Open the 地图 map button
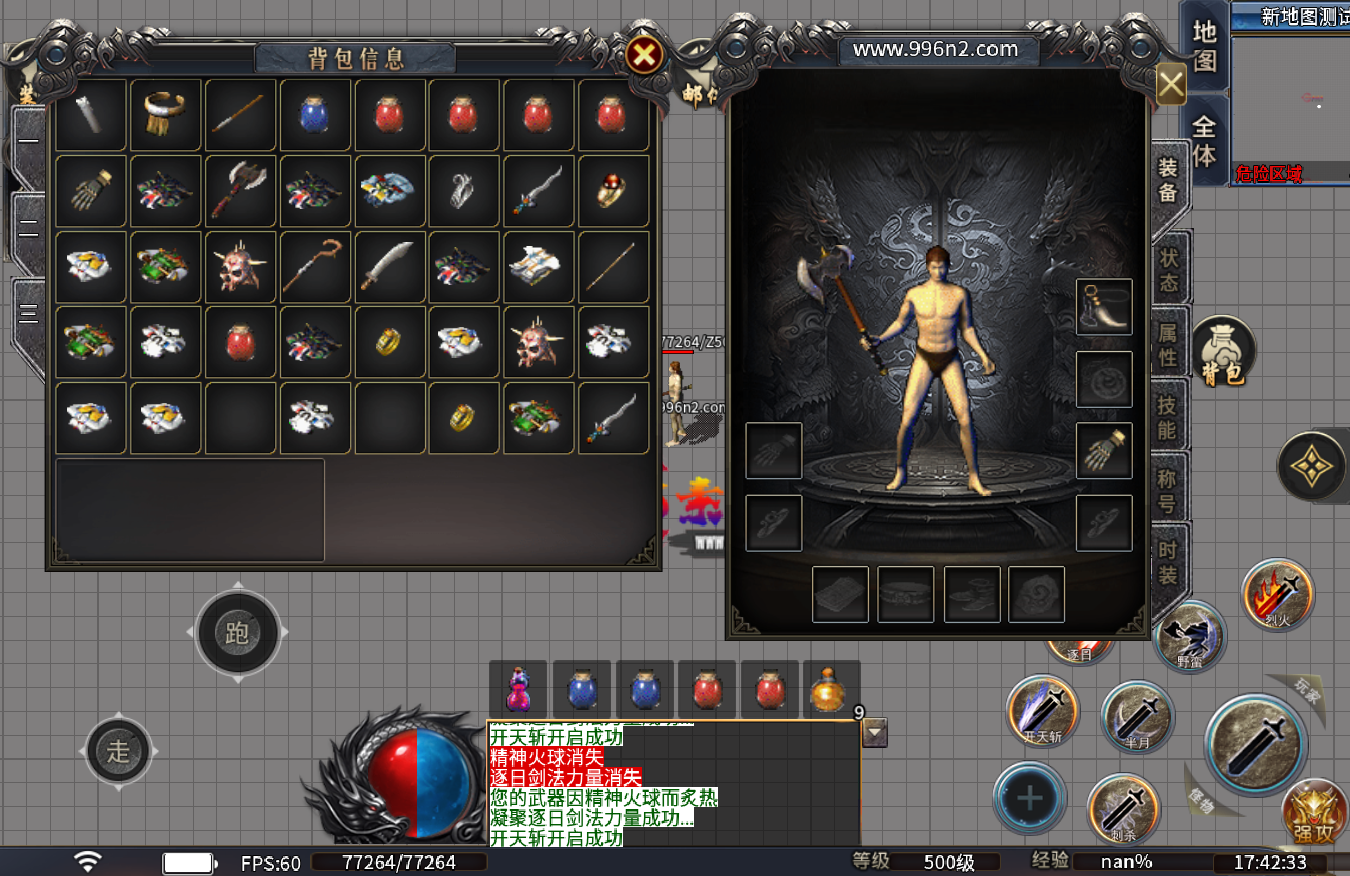 (1205, 45)
